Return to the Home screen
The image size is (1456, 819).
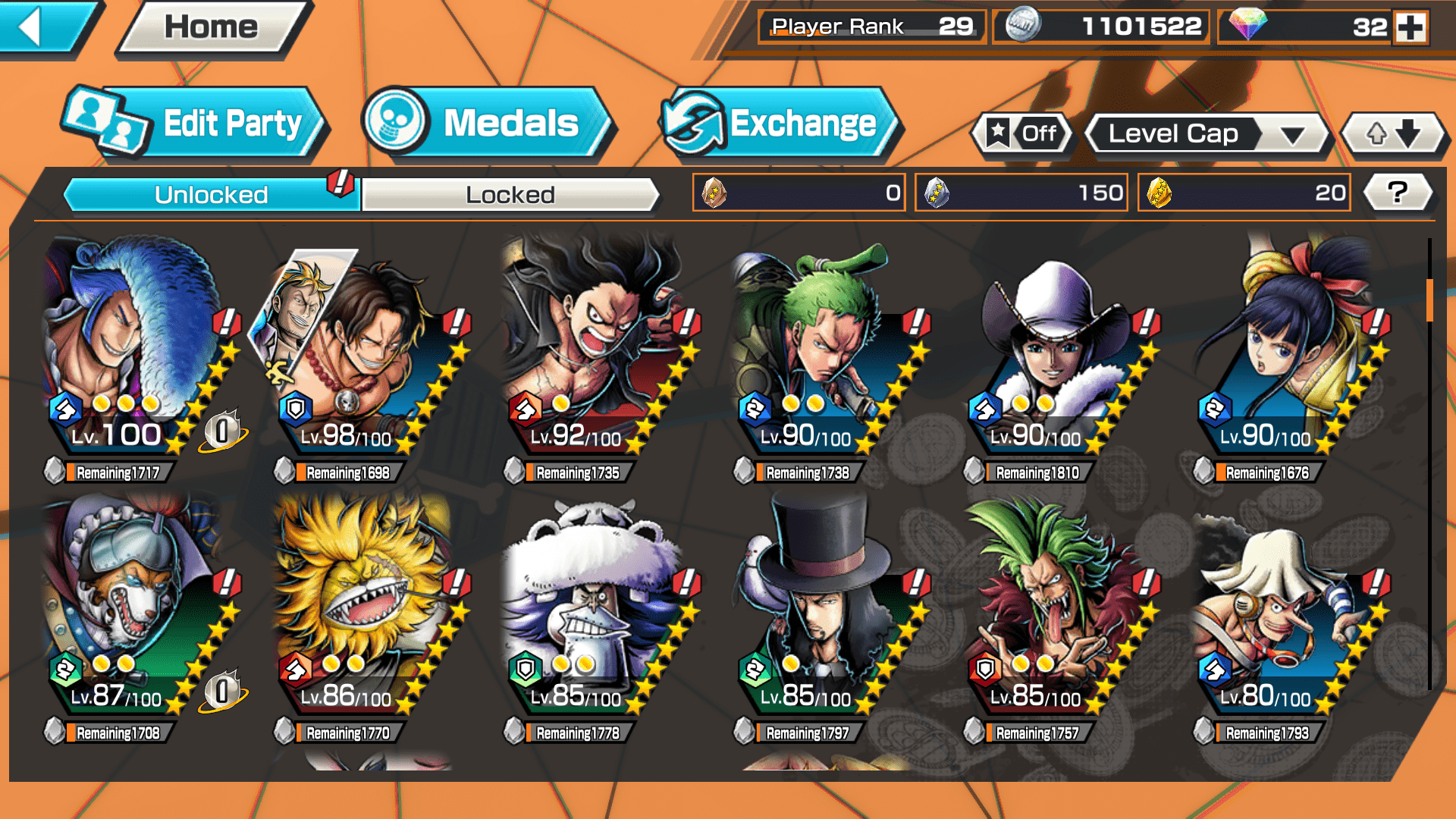tap(211, 28)
